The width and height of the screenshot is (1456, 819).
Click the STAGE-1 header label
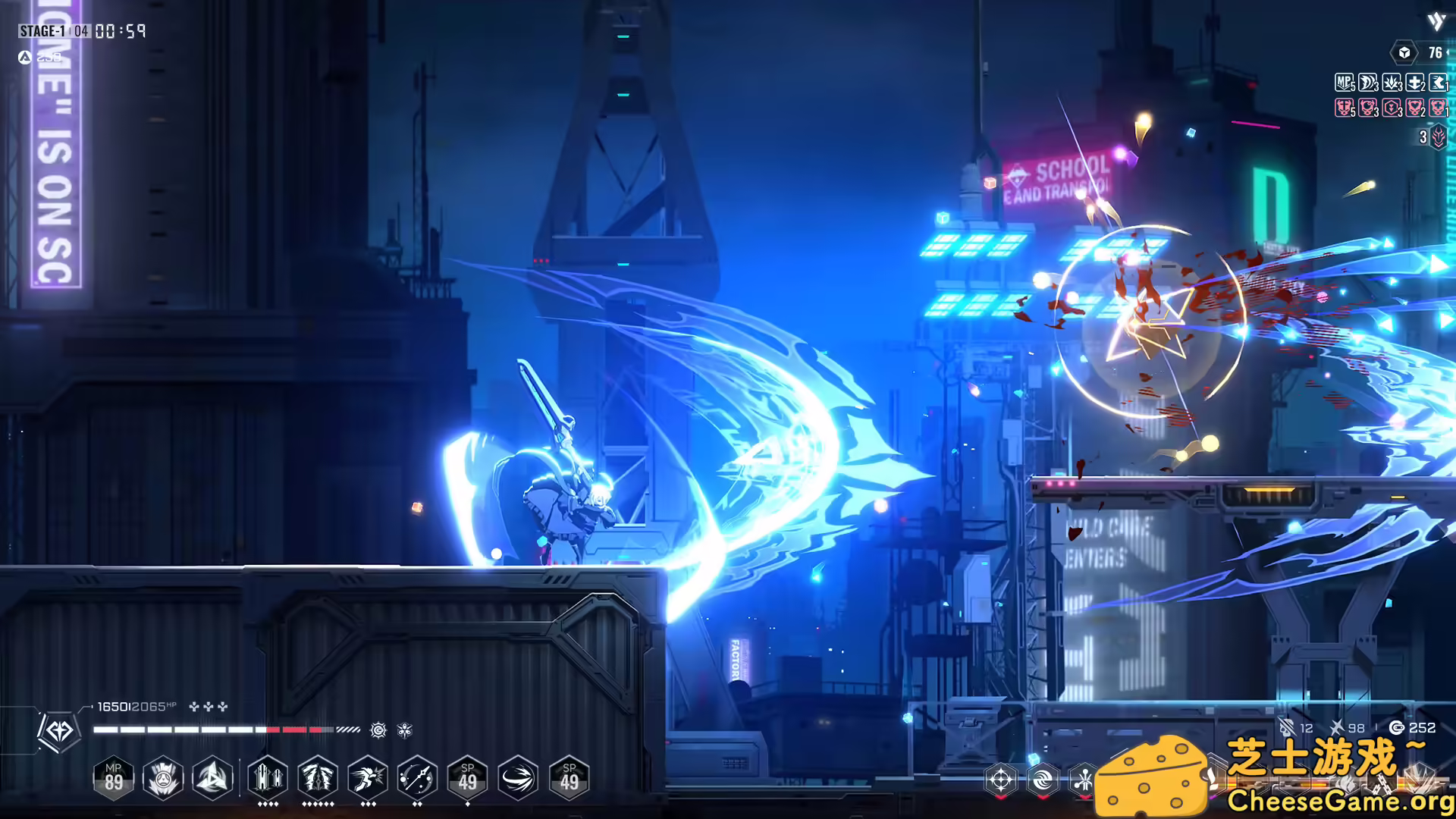click(x=42, y=32)
